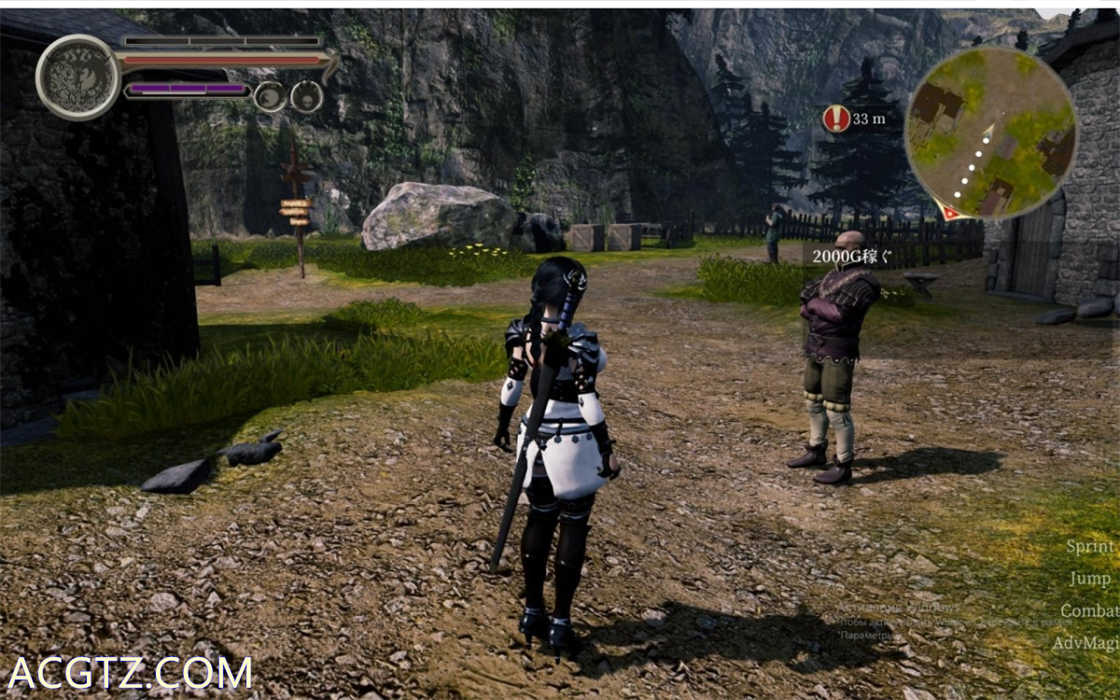Open the 2000G稼ぐ quest objective

850,256
